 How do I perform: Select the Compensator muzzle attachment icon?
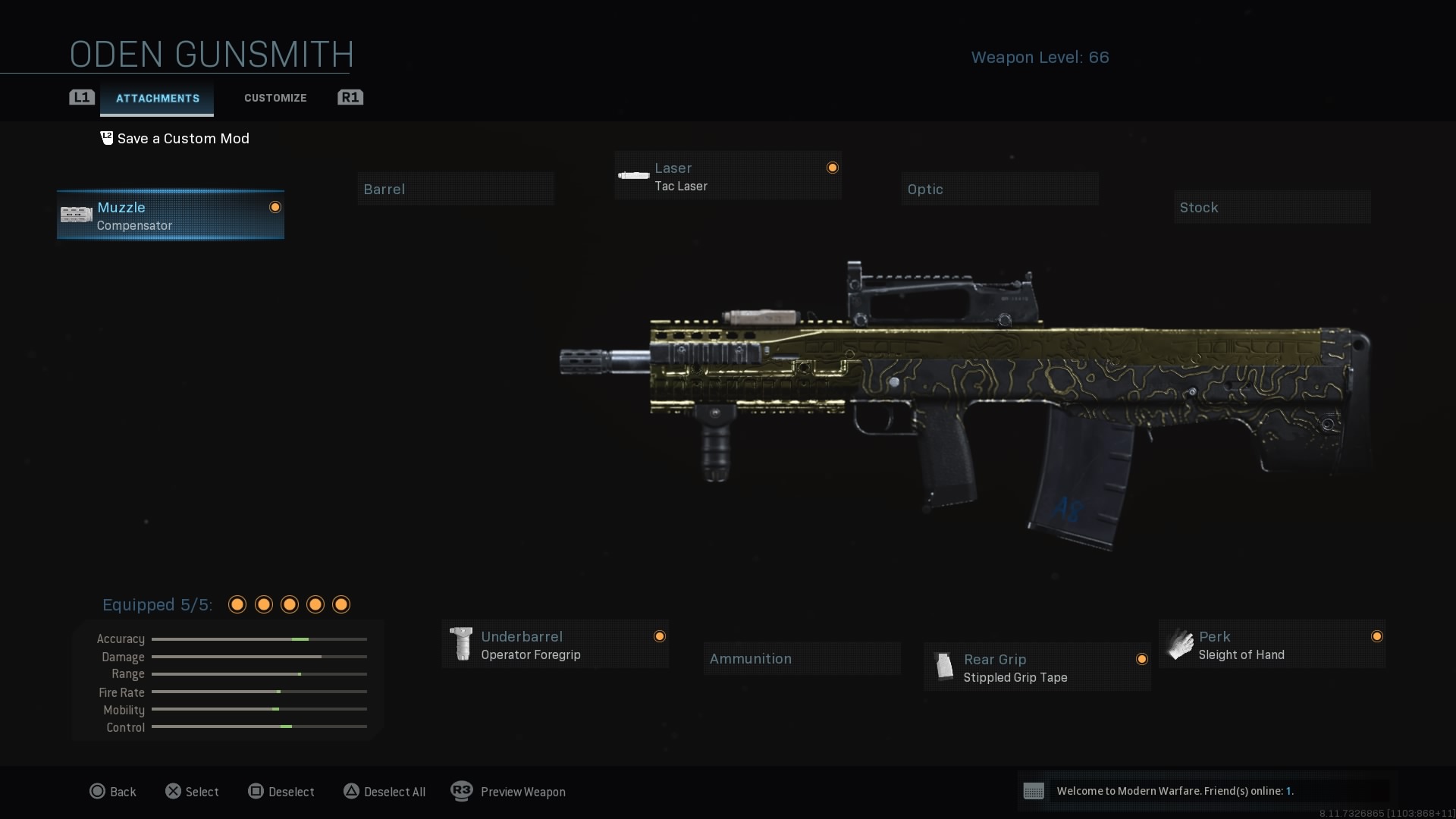75,215
